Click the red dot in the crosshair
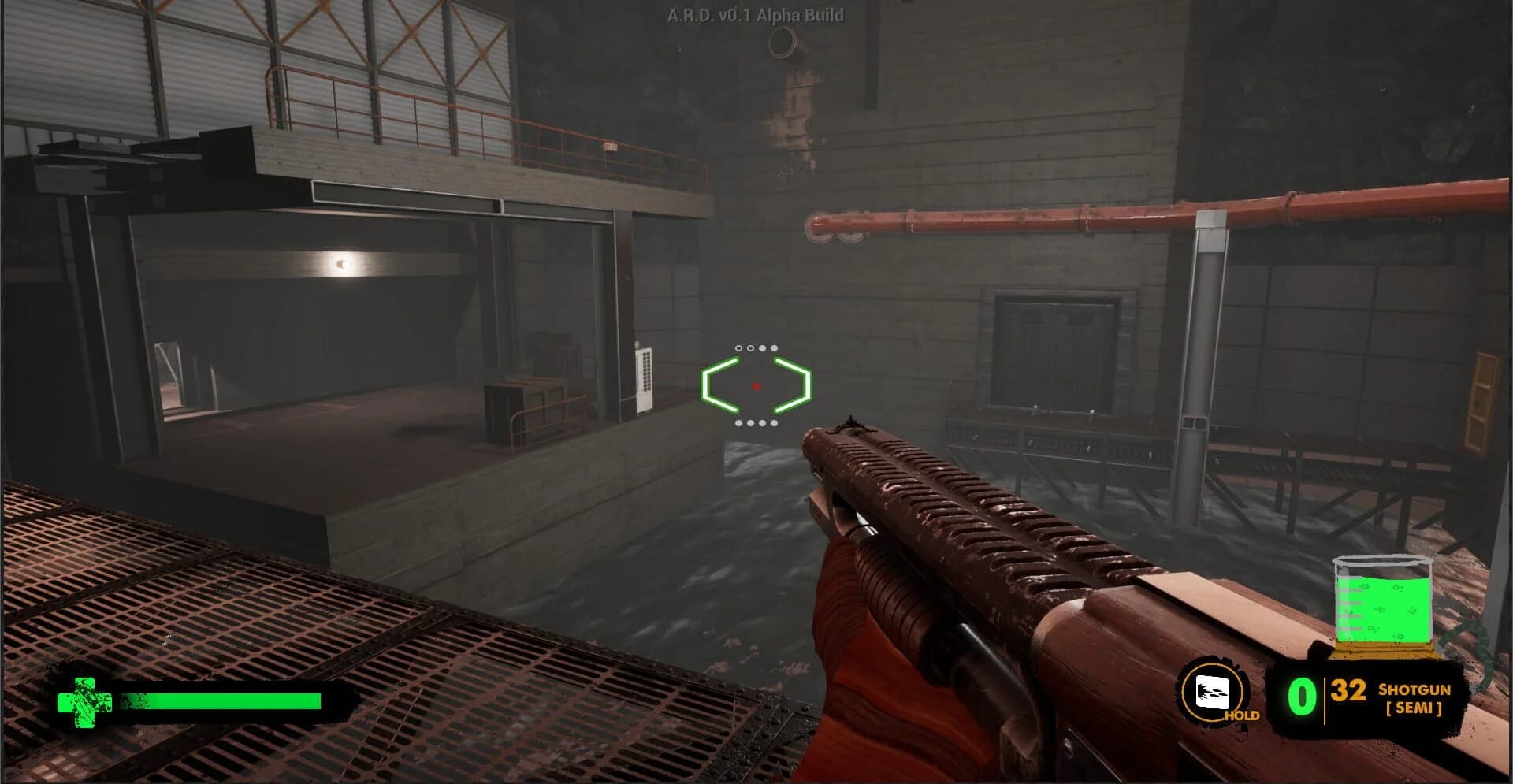This screenshot has height=784, width=1513. pos(756,386)
